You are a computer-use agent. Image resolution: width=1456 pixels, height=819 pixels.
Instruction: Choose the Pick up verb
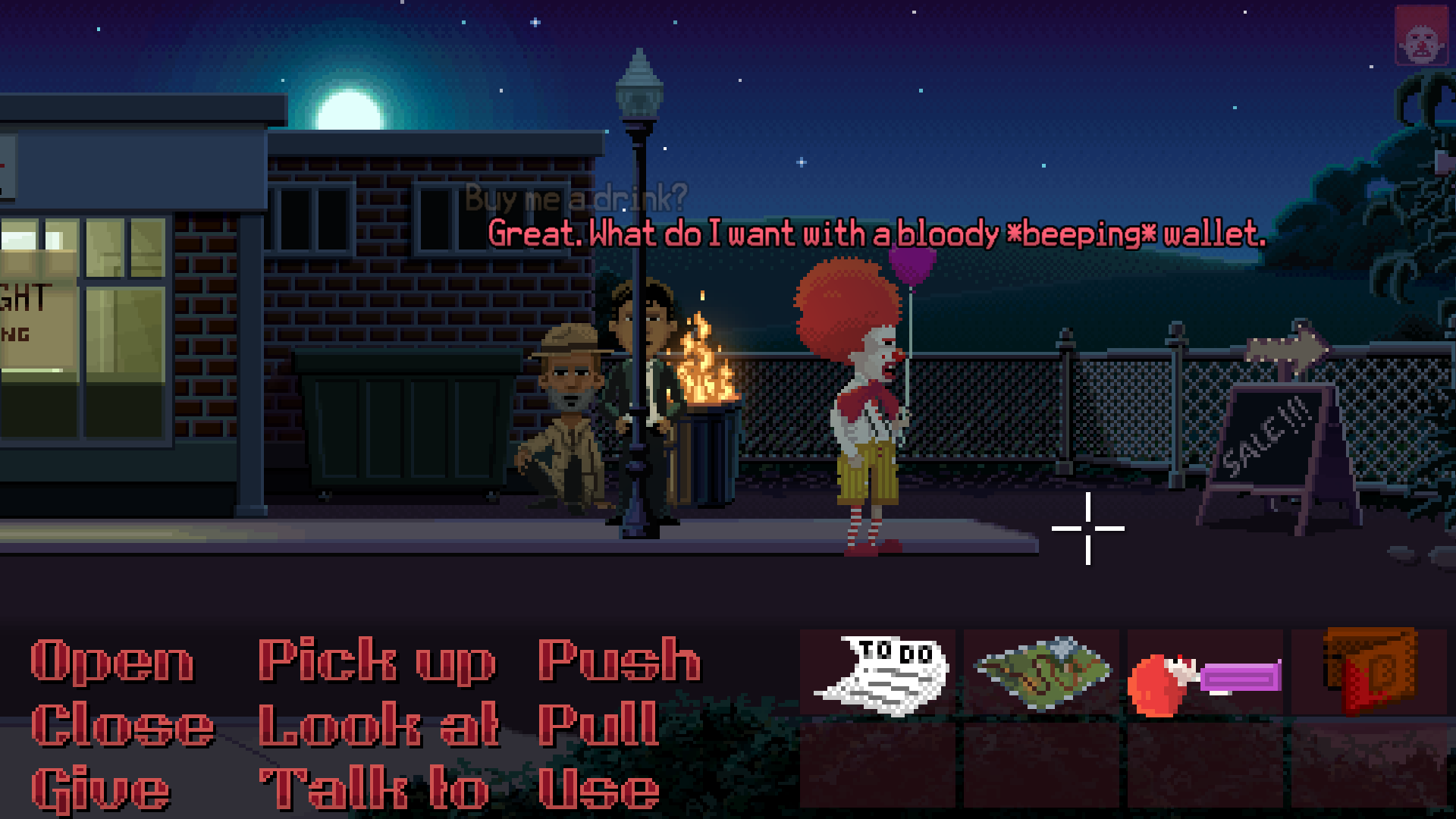click(x=375, y=662)
